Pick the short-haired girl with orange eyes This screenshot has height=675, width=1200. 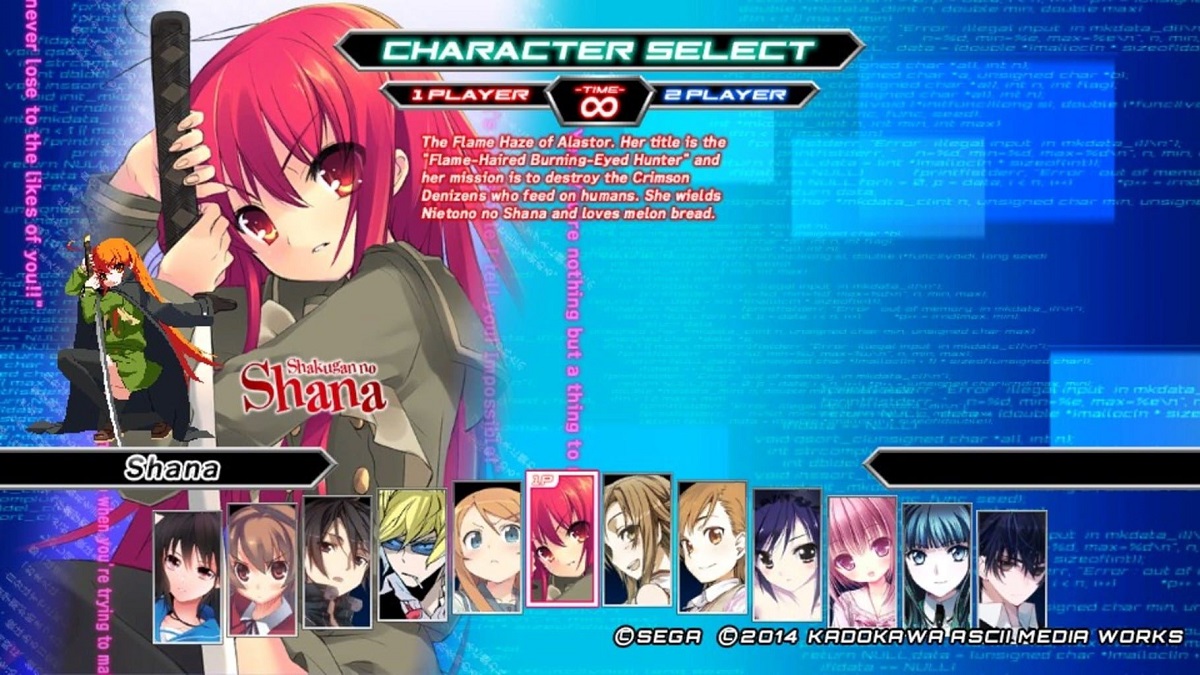click(x=712, y=547)
